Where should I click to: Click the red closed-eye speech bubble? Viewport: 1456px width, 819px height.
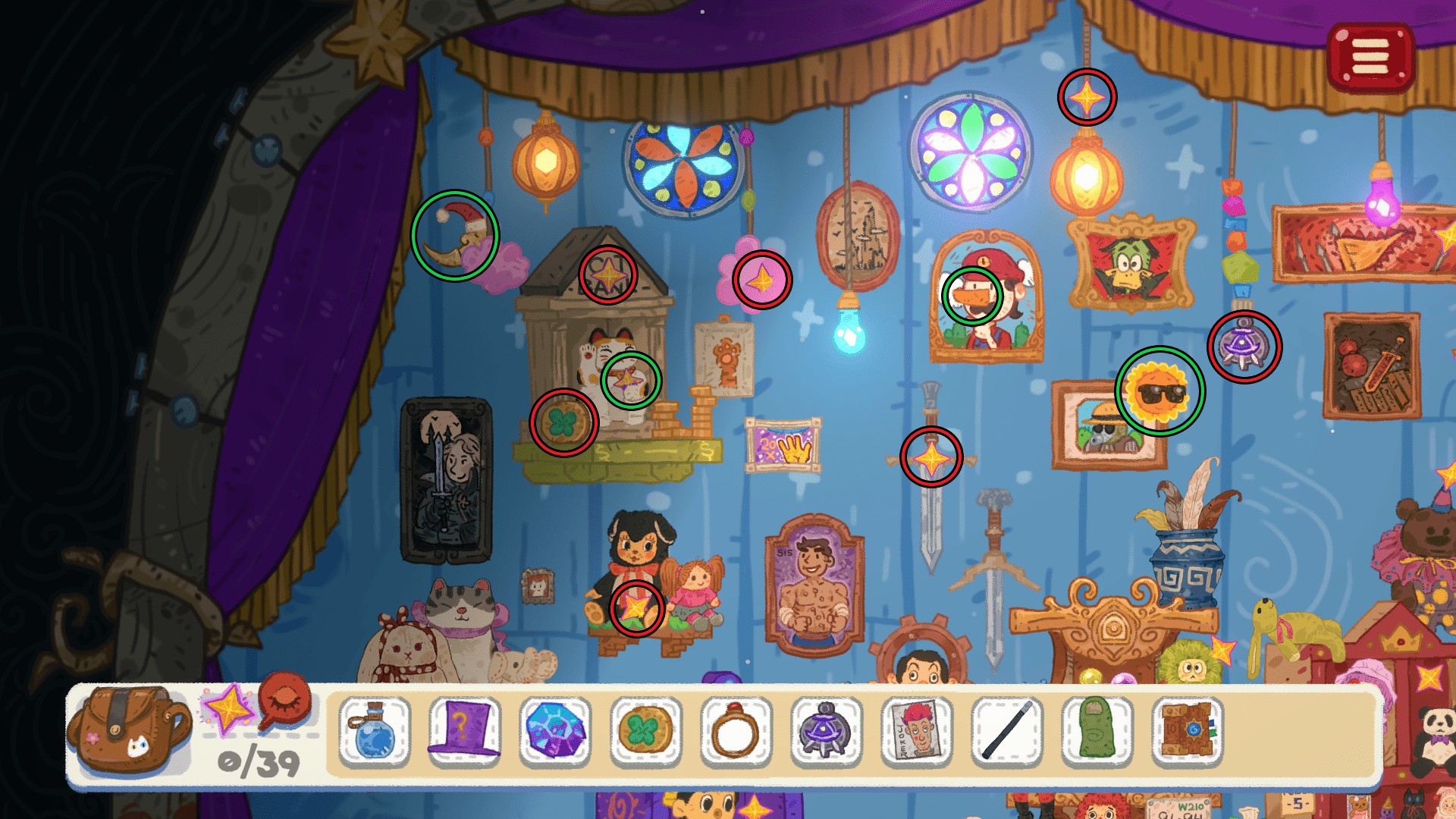[x=286, y=701]
